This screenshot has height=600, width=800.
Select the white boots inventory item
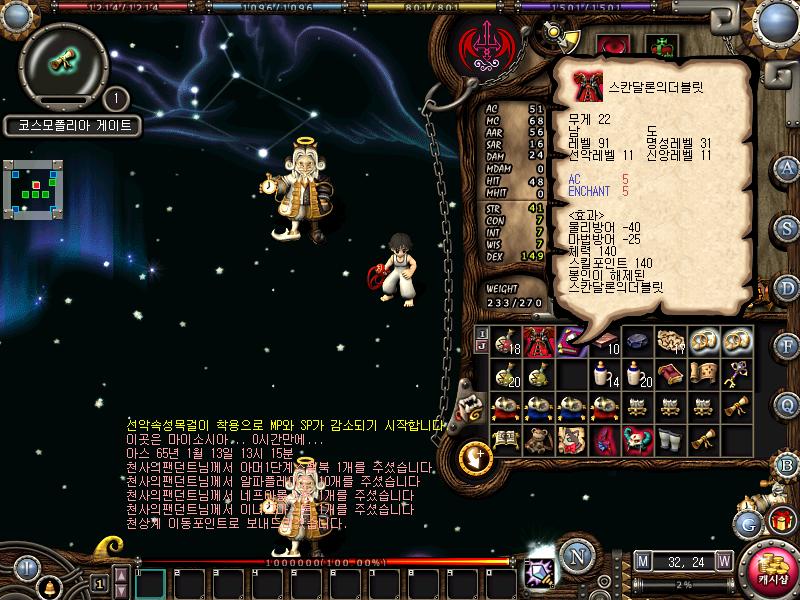coord(672,440)
